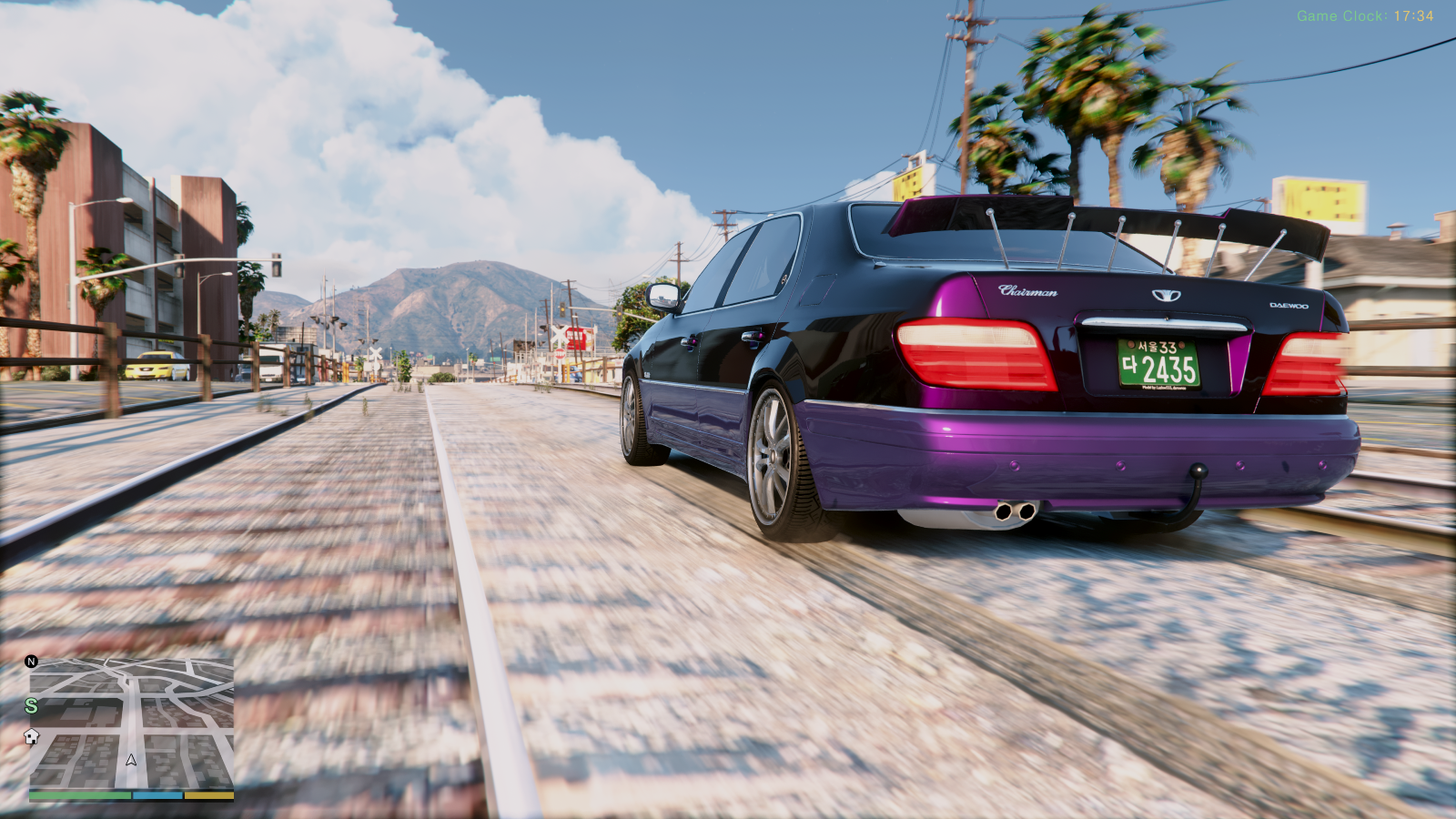Viewport: 1456px width, 819px height.
Task: Click the DAEWOO lettering on the right trunk edge
Action: [1288, 307]
